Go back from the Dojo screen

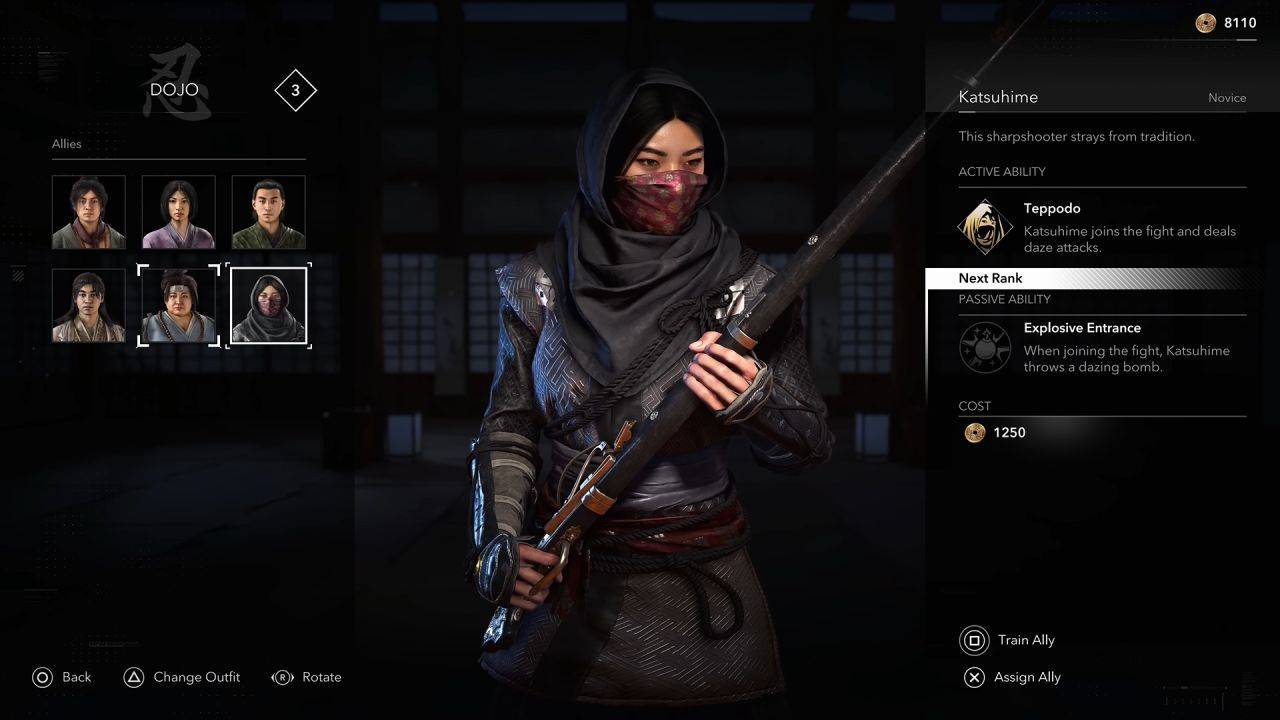click(x=61, y=677)
